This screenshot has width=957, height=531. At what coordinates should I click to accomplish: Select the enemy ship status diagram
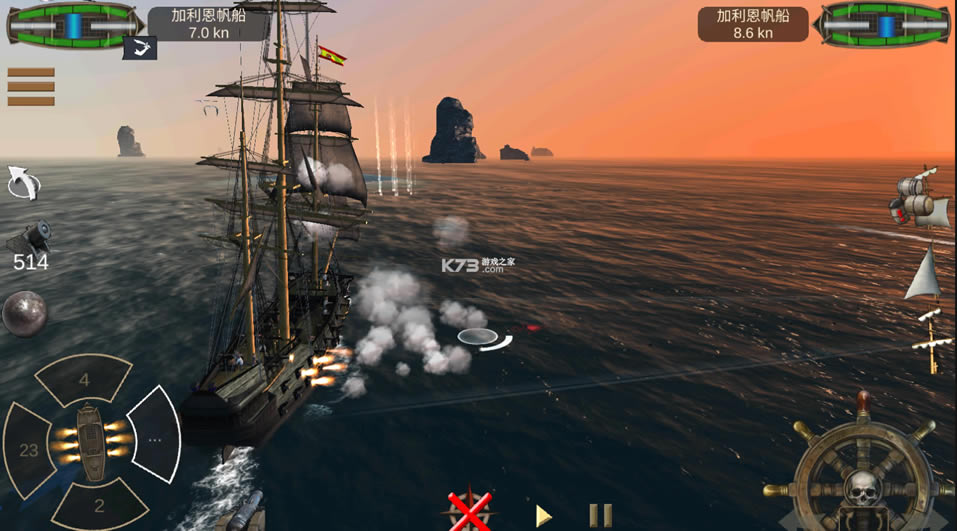coord(882,24)
